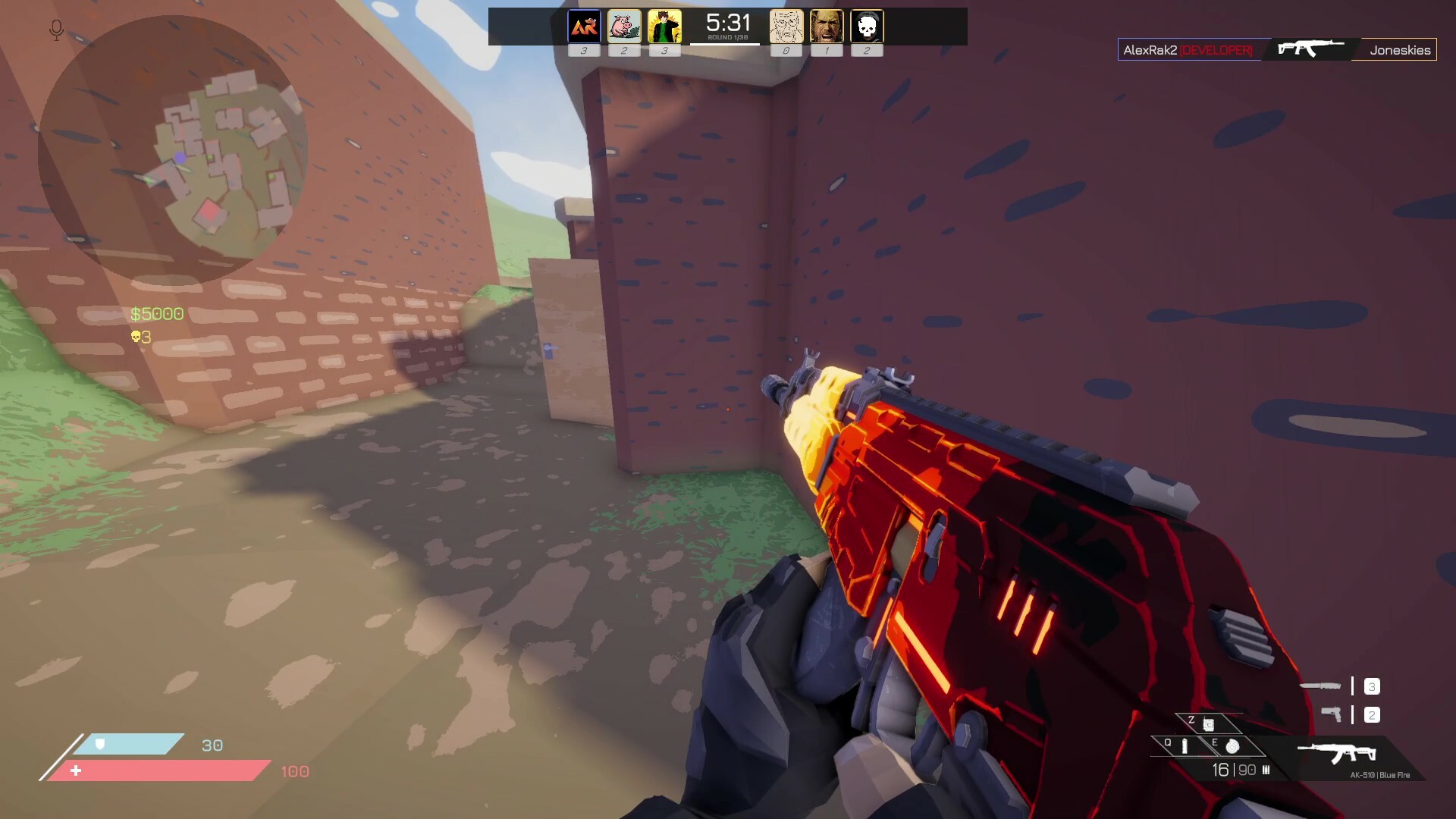Screen dimensions: 1456x819
Task: Expand the pig avatar player card
Action: tap(624, 25)
